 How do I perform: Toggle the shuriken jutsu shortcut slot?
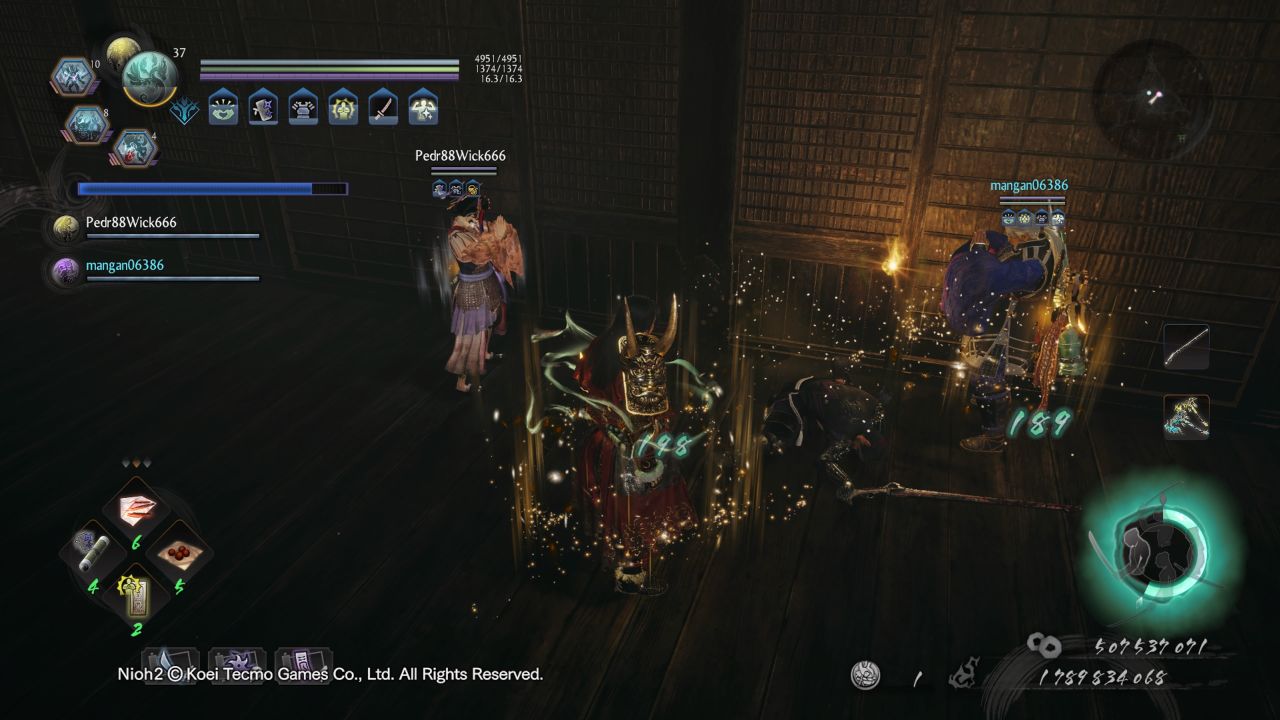(238, 664)
